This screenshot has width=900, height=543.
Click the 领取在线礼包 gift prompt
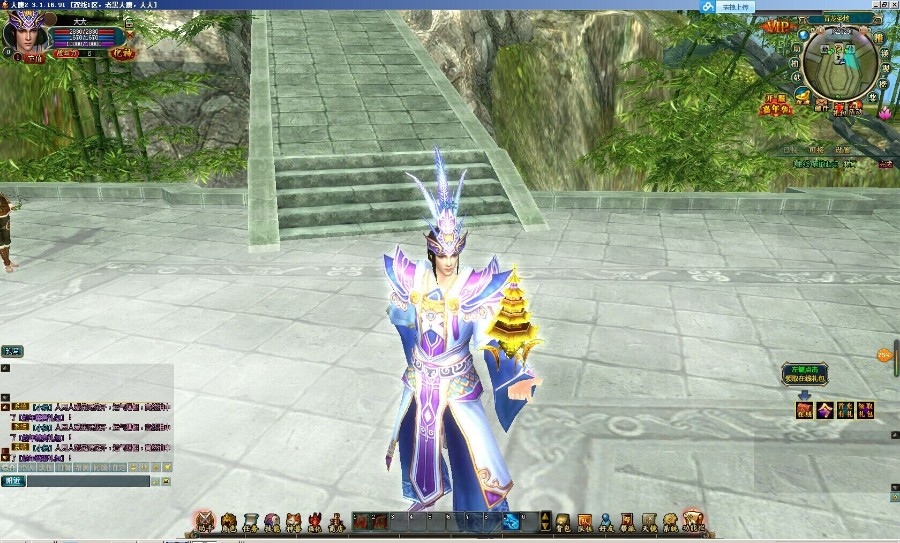[x=806, y=375]
